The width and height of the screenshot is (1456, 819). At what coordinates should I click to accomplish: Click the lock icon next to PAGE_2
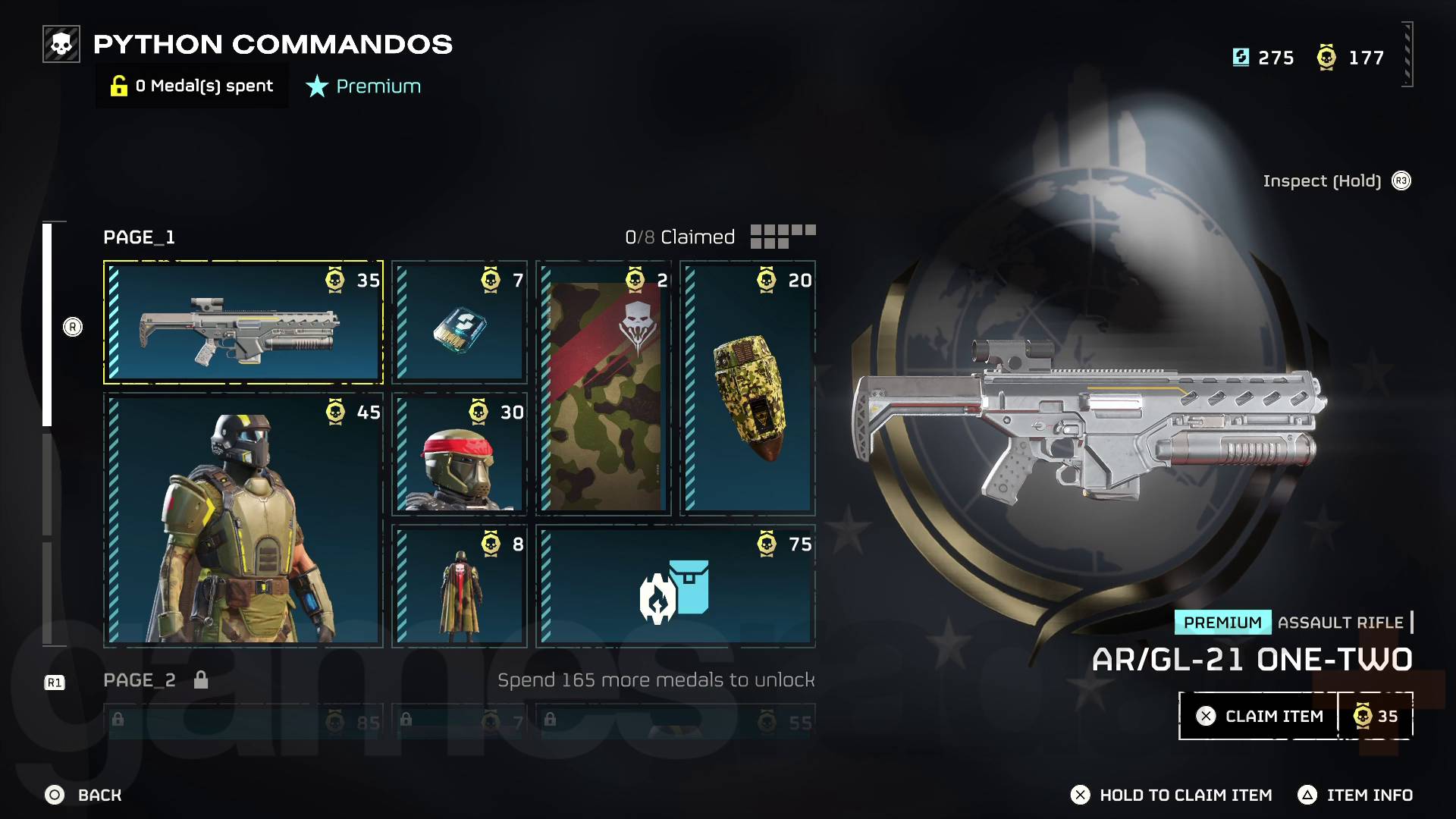pyautogui.click(x=201, y=680)
